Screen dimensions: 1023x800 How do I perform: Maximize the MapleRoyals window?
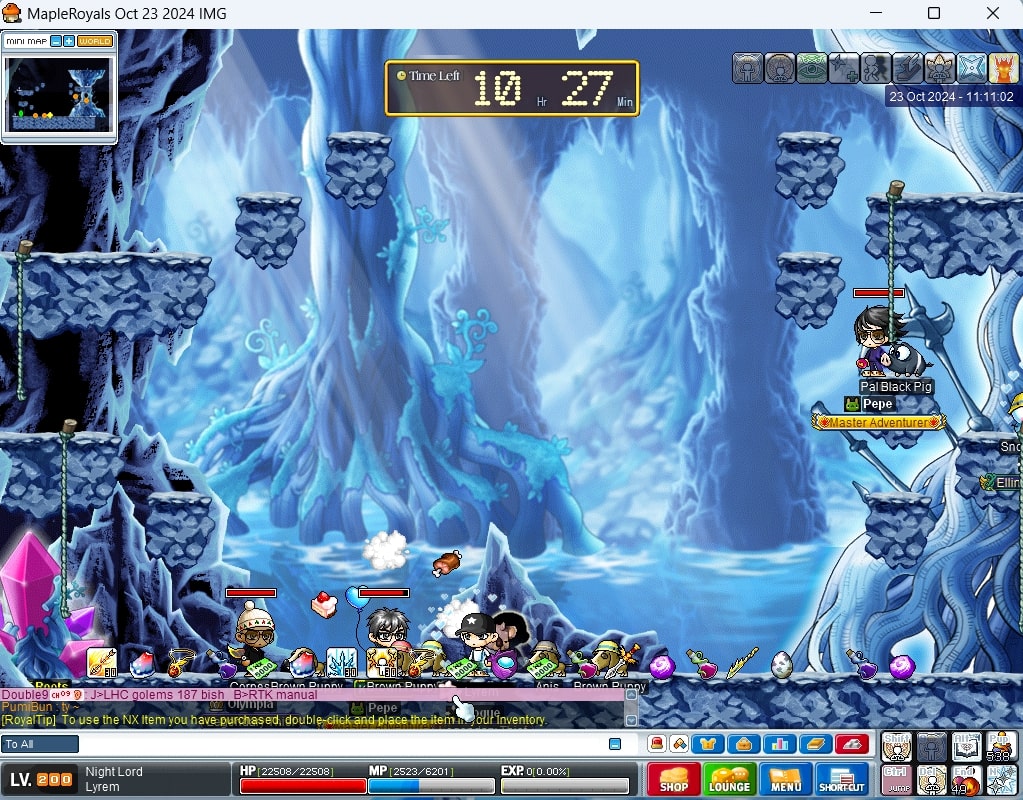point(934,13)
